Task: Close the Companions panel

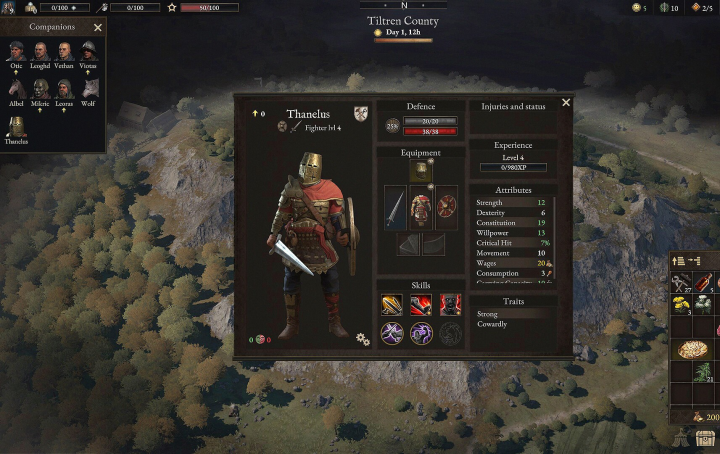Action: [x=97, y=28]
